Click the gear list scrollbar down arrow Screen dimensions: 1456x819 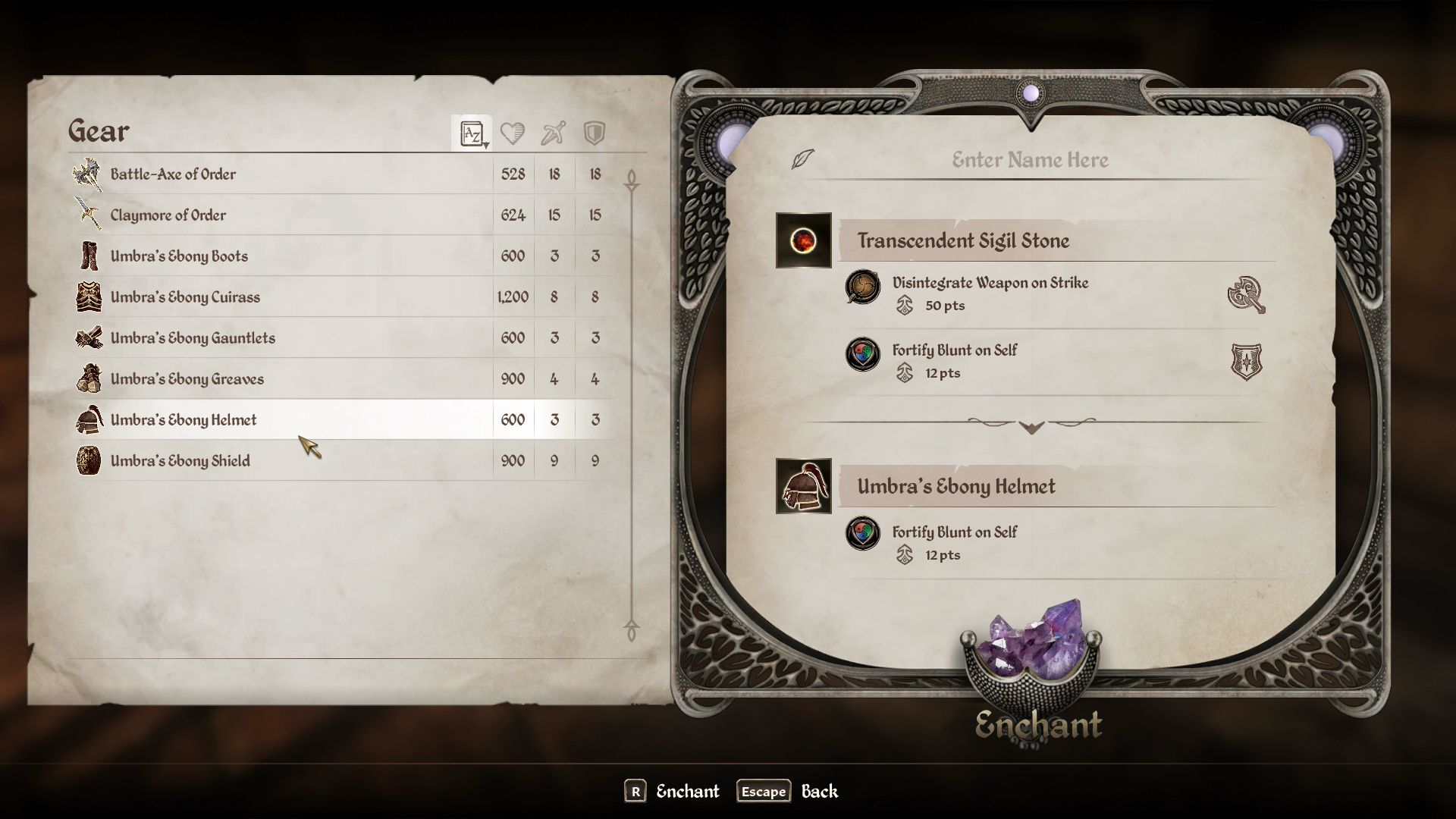click(631, 631)
